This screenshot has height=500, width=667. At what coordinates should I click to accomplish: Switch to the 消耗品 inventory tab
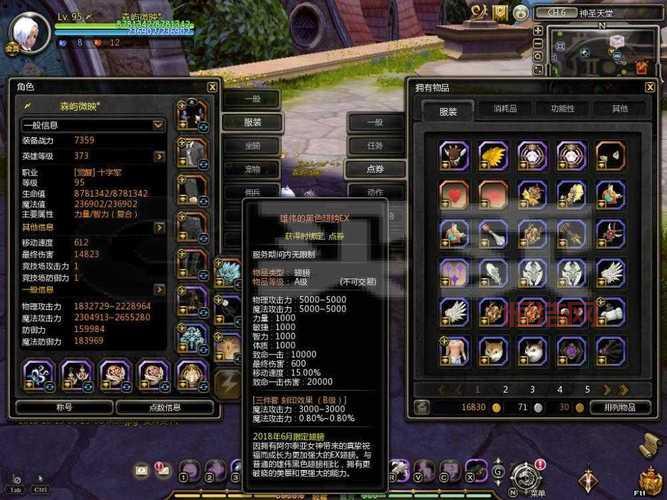[x=504, y=109]
